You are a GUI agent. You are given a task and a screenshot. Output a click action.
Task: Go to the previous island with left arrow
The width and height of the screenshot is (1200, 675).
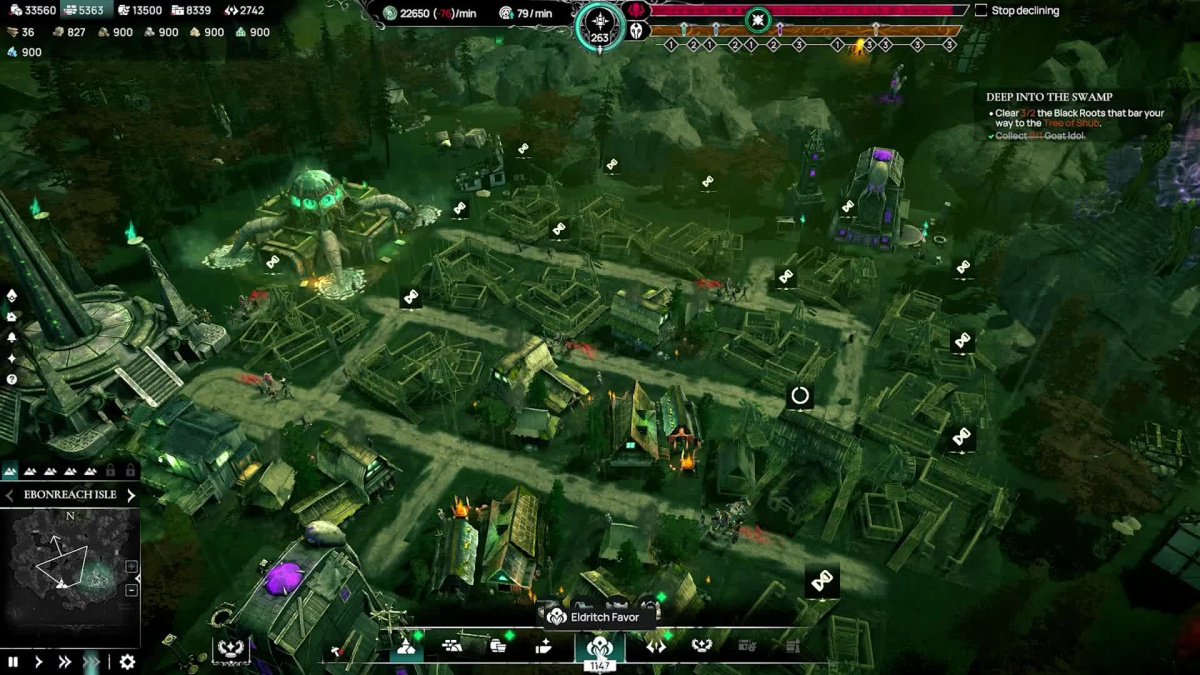pos(10,495)
